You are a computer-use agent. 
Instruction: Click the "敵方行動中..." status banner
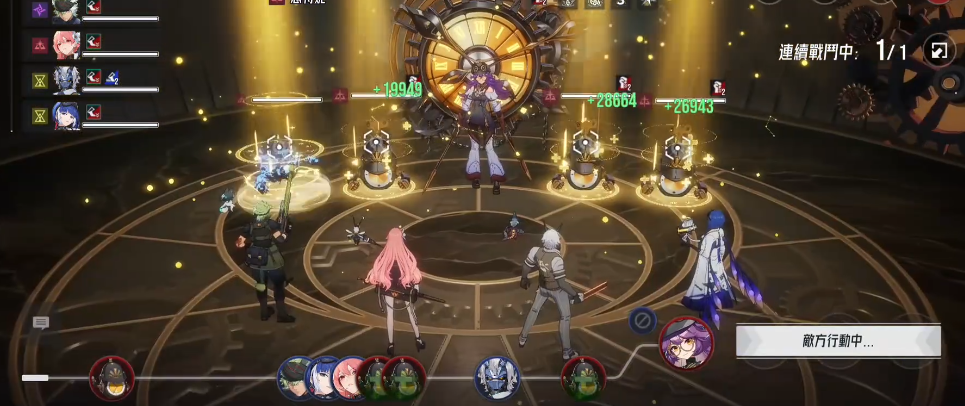tap(838, 342)
